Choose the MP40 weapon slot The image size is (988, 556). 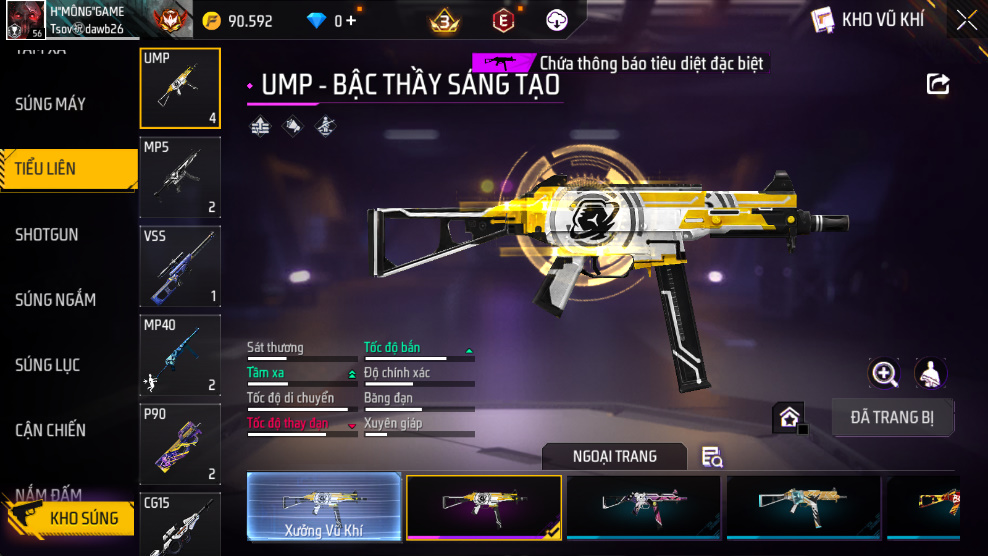point(180,355)
